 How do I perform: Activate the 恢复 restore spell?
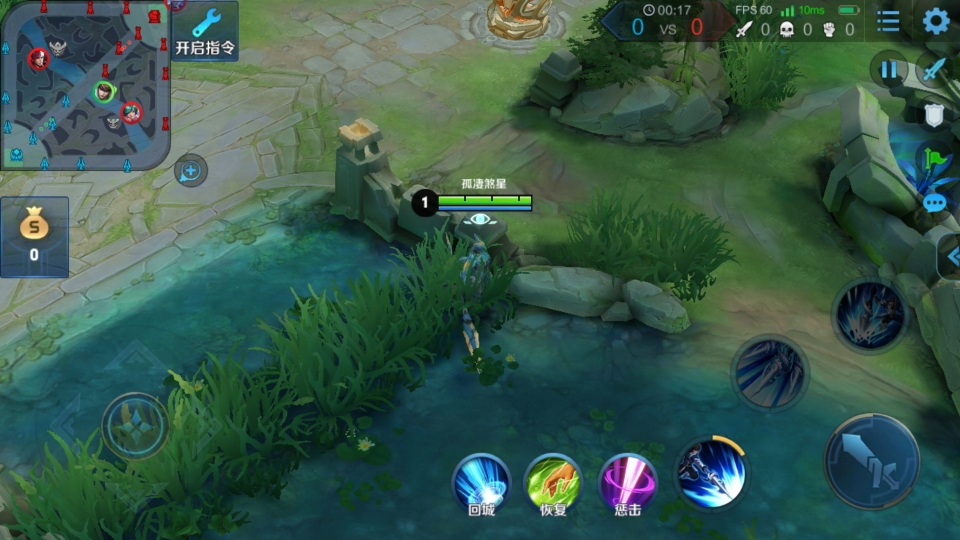click(553, 483)
